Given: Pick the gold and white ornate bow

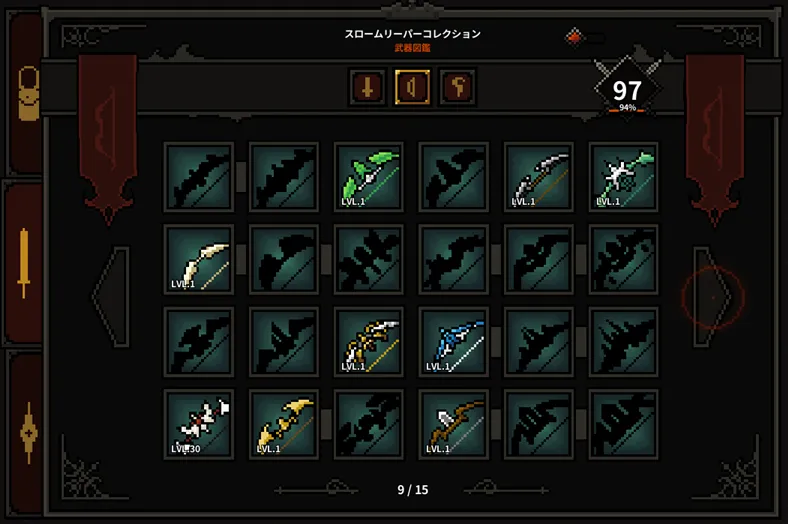Looking at the screenshot, I should pyautogui.click(x=369, y=342).
